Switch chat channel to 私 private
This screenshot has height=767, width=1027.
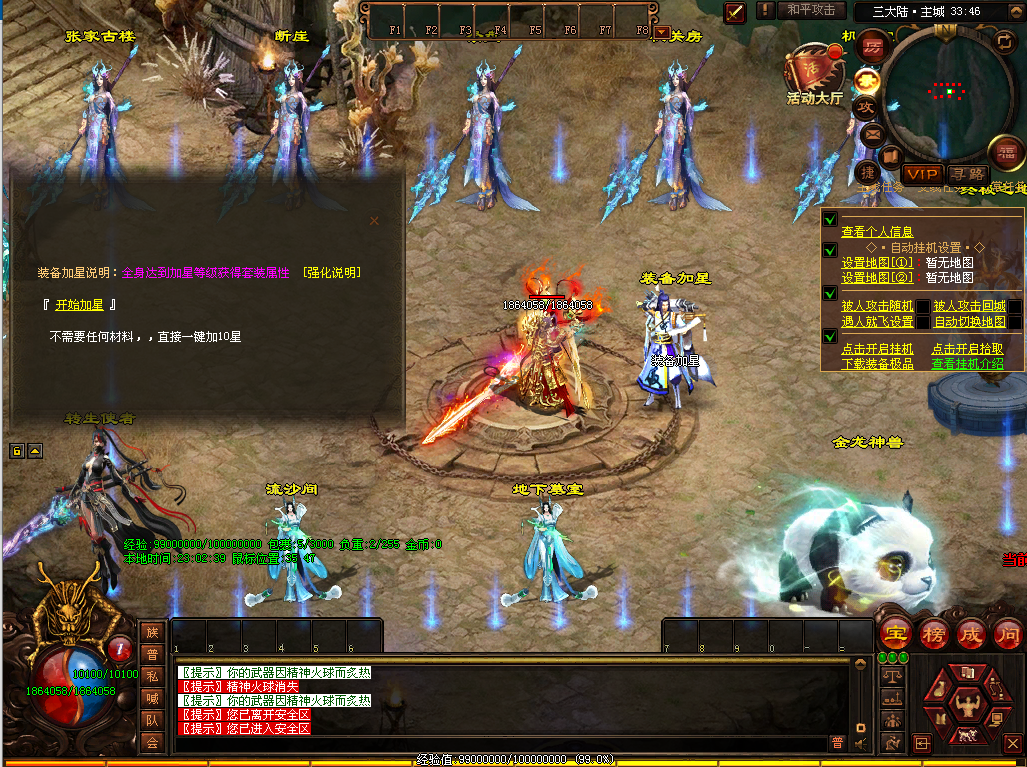pyautogui.click(x=152, y=676)
